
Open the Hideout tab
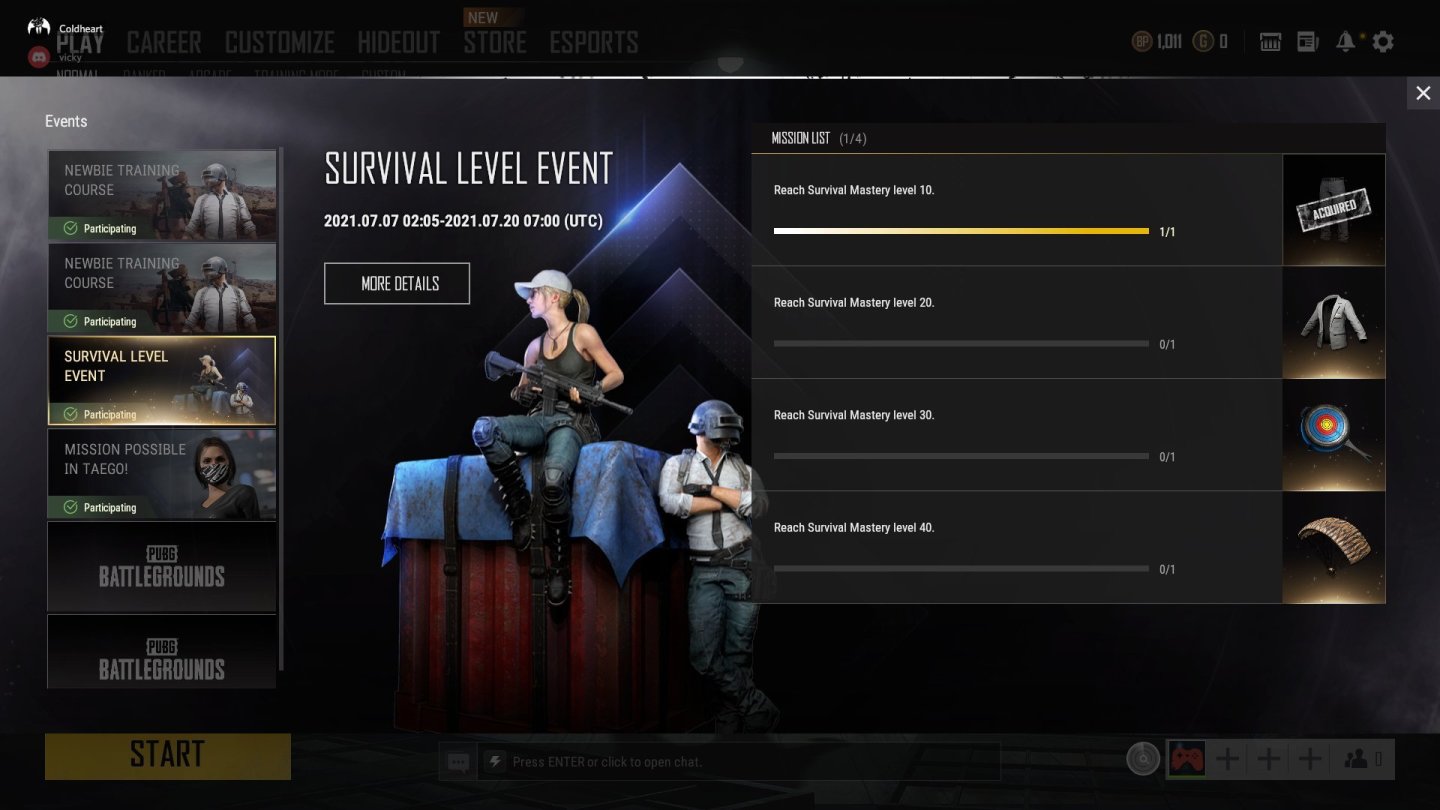(399, 42)
